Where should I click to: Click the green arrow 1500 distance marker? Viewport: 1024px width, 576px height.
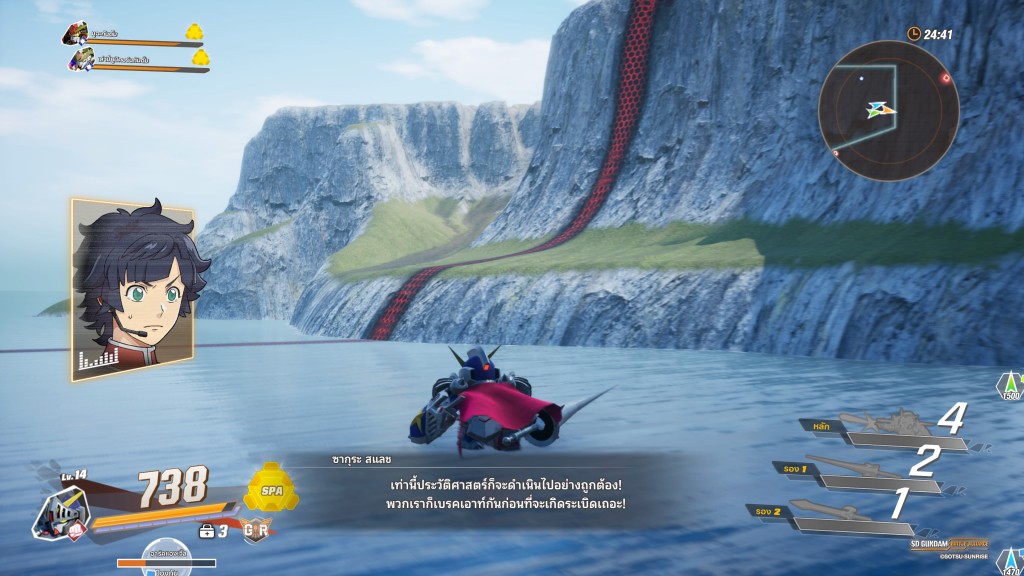coord(1010,386)
